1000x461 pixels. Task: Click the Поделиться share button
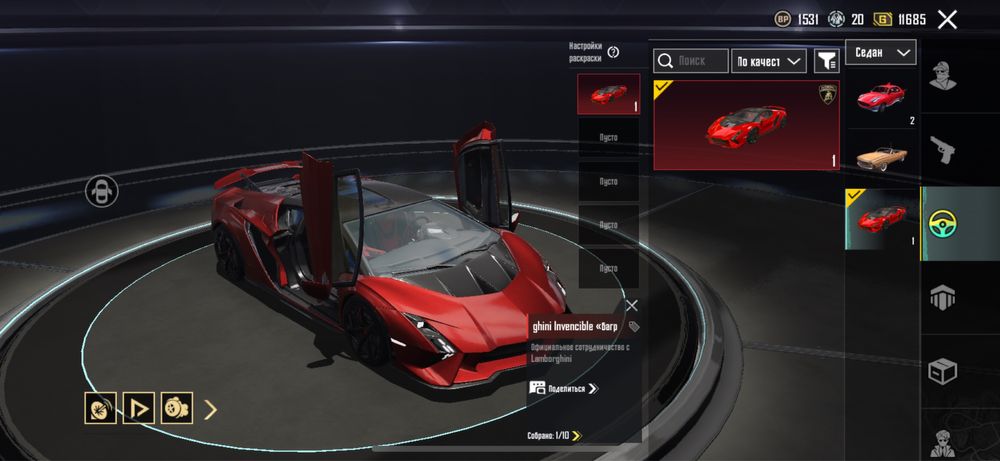click(x=564, y=388)
